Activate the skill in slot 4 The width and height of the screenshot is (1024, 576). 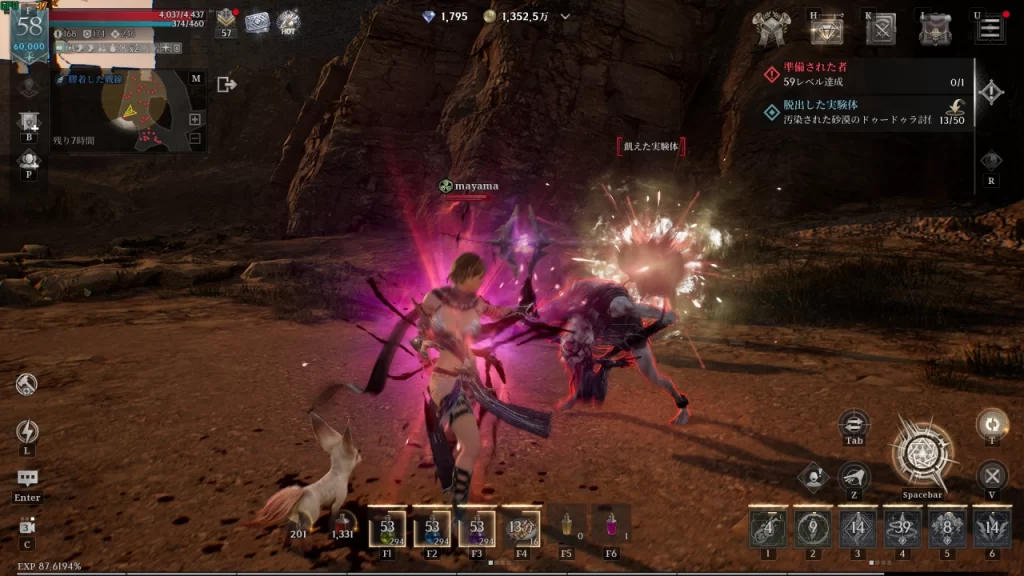tap(903, 527)
